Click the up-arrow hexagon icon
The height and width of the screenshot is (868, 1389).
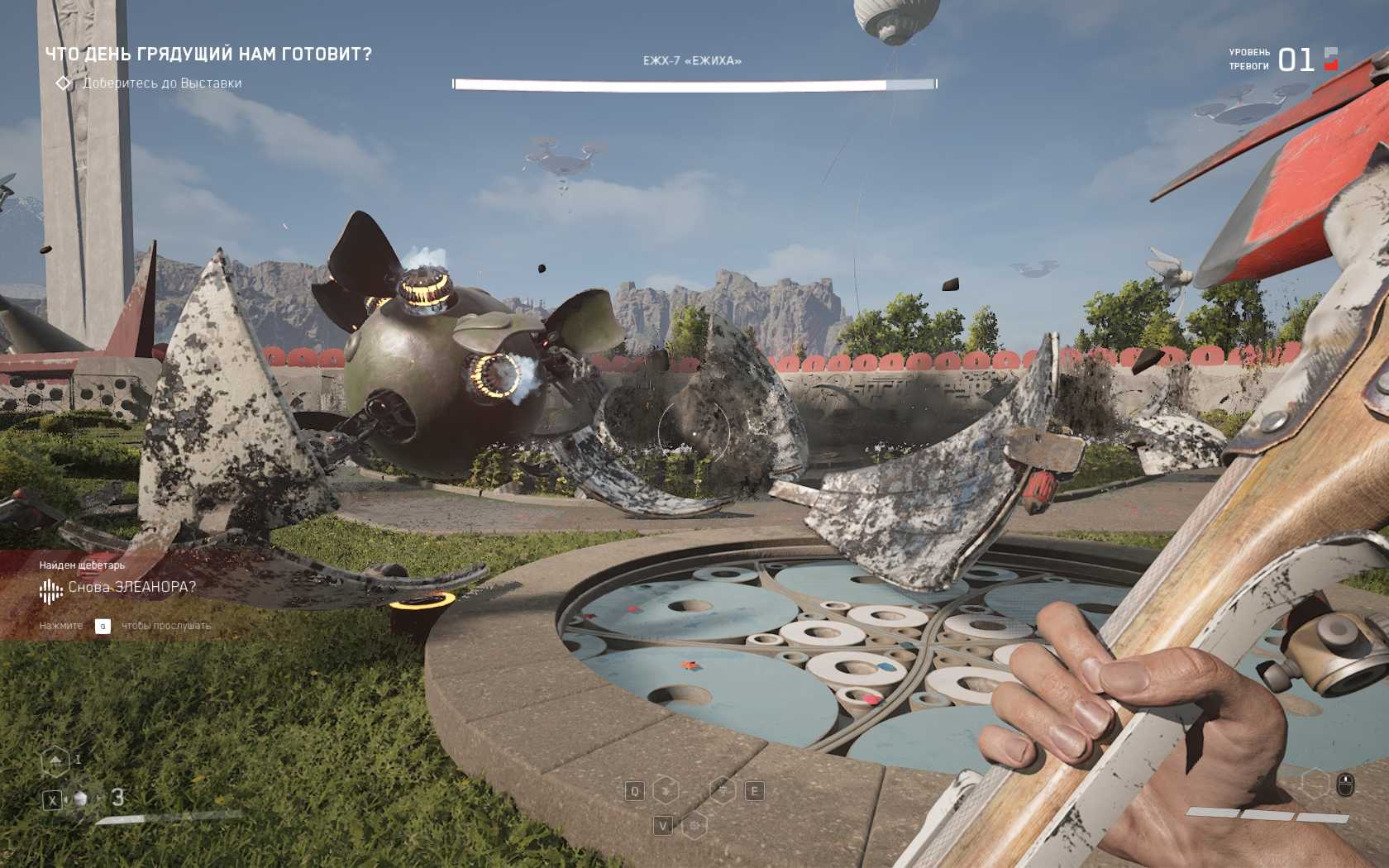(x=55, y=761)
